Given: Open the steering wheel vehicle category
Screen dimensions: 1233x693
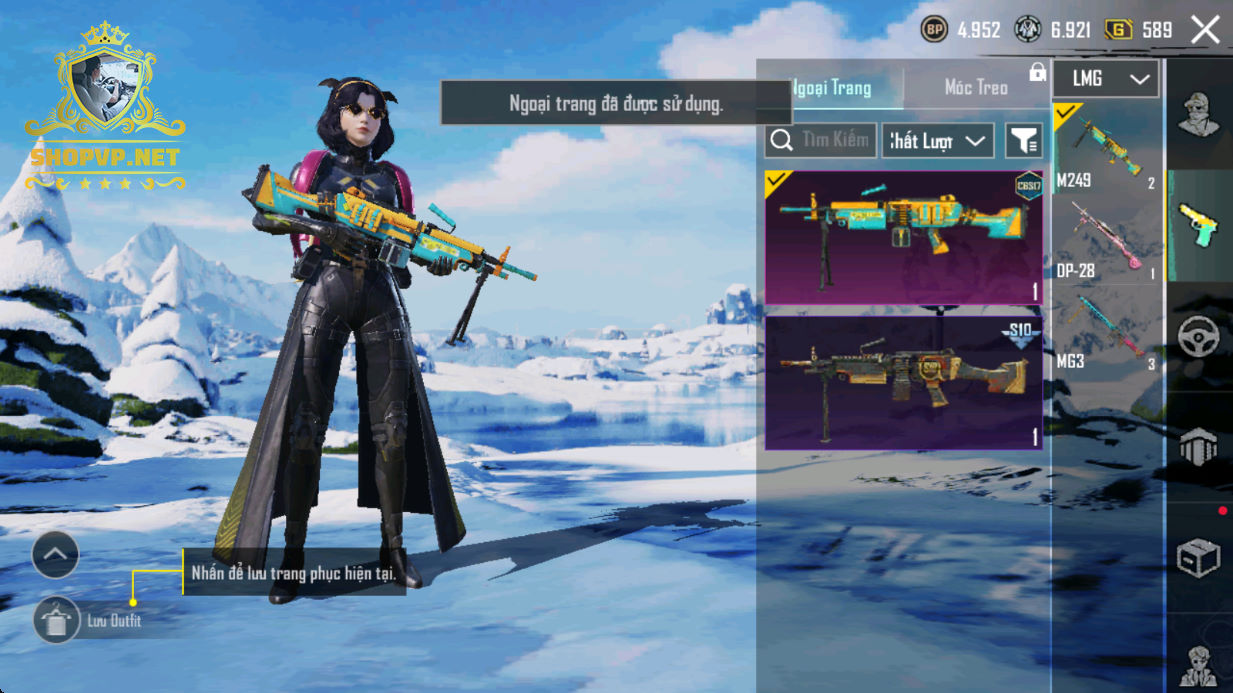Looking at the screenshot, I should coord(1198,338).
